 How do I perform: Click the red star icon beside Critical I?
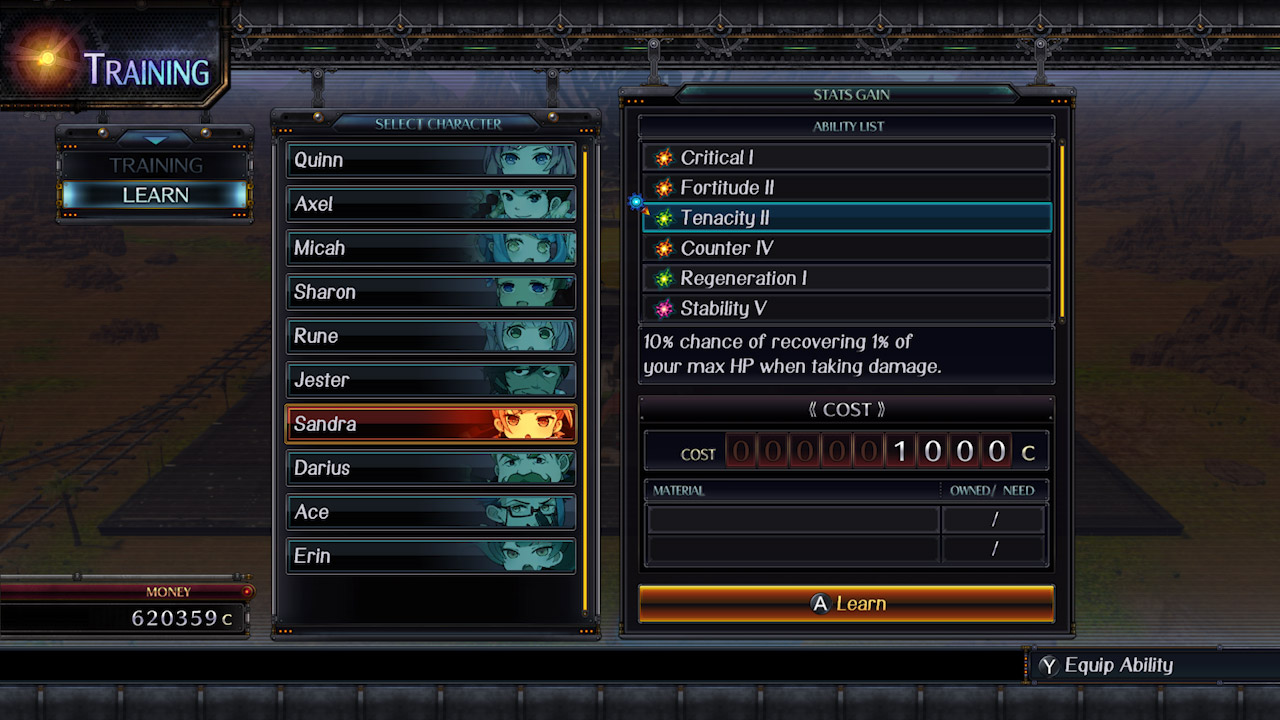[x=663, y=157]
